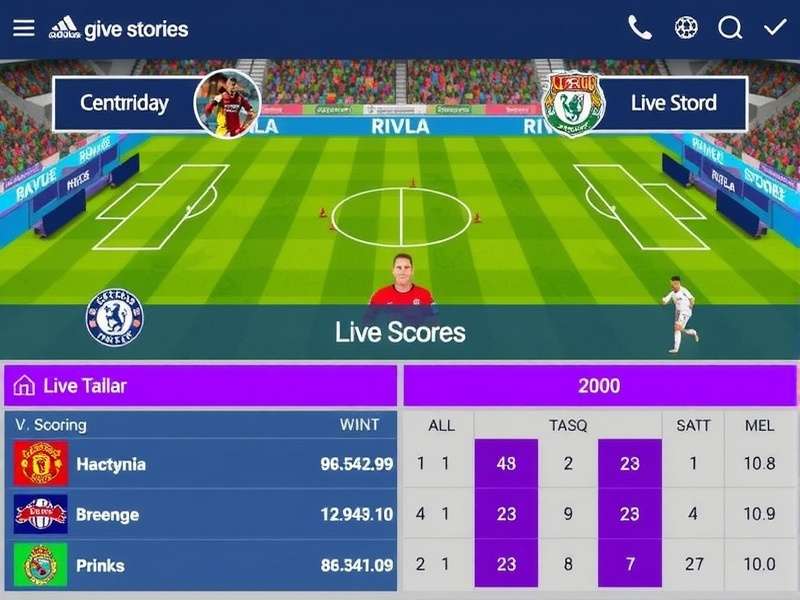Screen dimensions: 800x600
Task: Select the Centriday button
Action: click(125, 103)
